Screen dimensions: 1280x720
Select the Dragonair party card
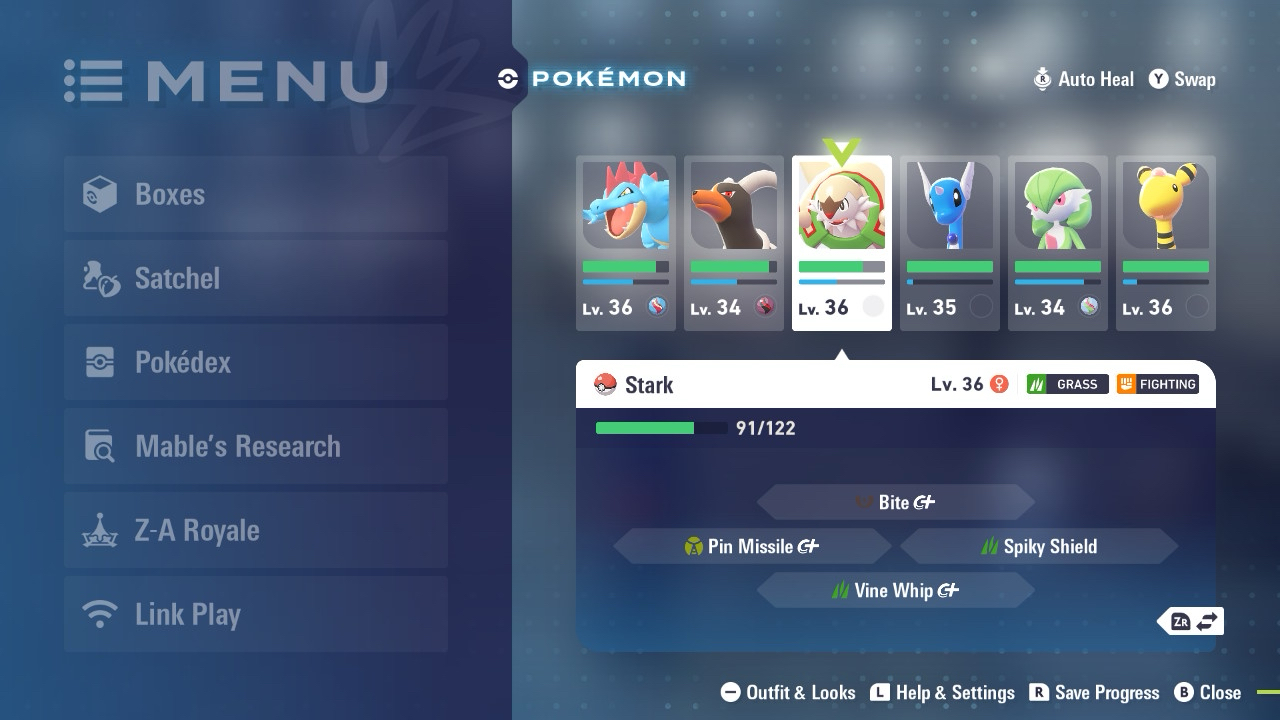click(x=950, y=243)
